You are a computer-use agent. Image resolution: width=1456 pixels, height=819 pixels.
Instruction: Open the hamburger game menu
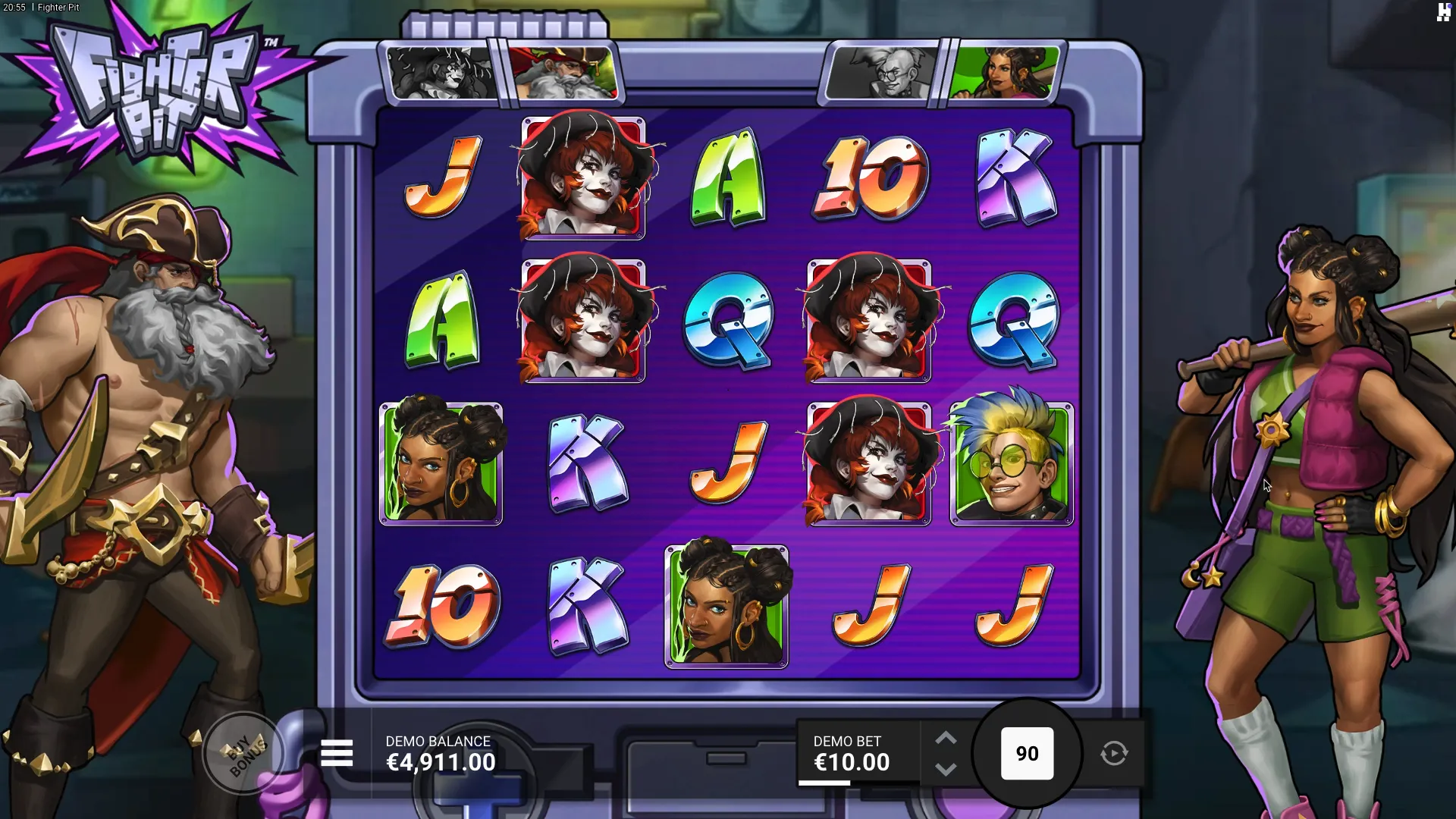[x=337, y=753]
